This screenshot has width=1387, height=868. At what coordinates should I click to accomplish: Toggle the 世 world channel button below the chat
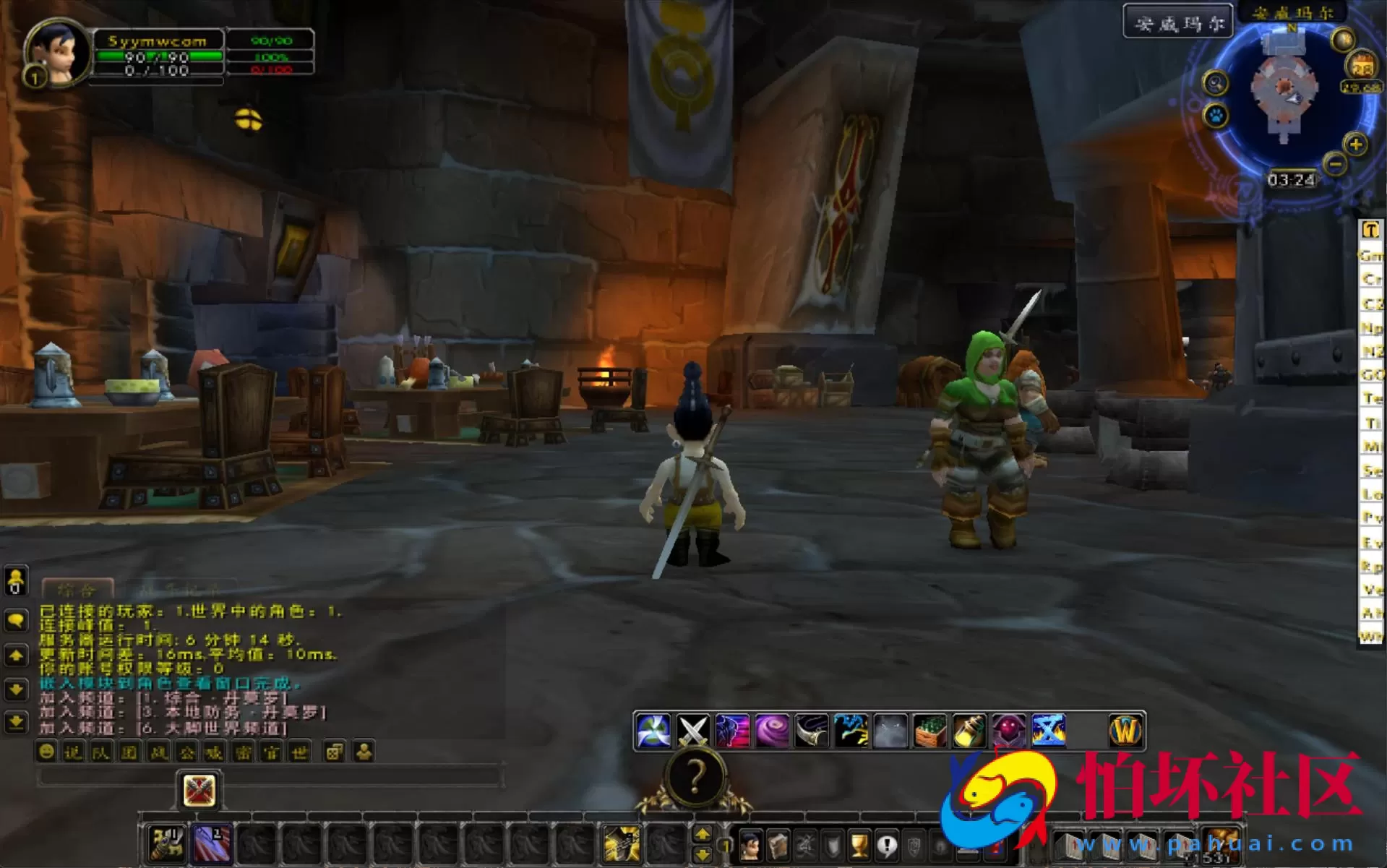[298, 753]
